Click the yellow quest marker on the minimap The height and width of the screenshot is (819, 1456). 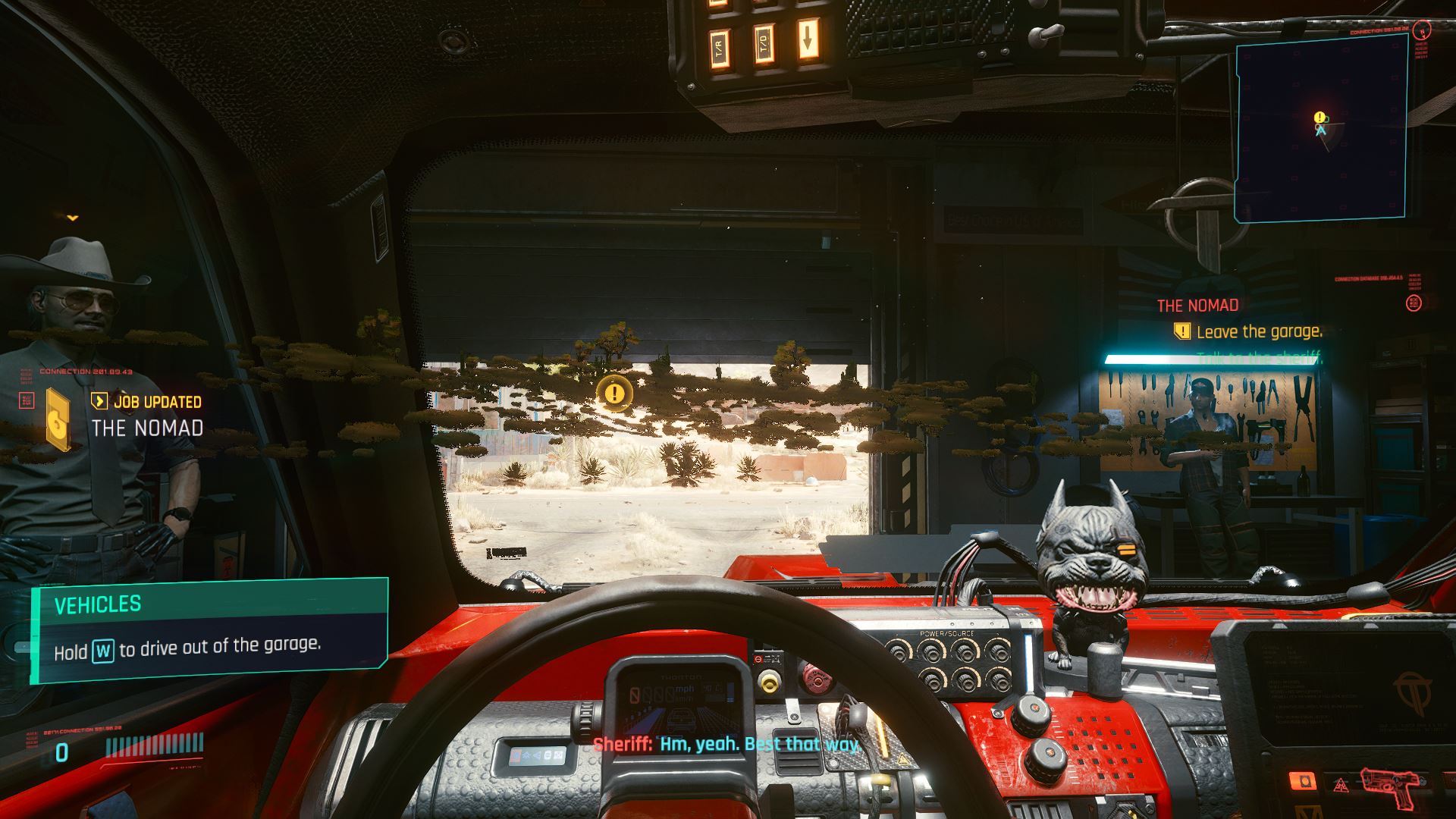pos(1319,118)
